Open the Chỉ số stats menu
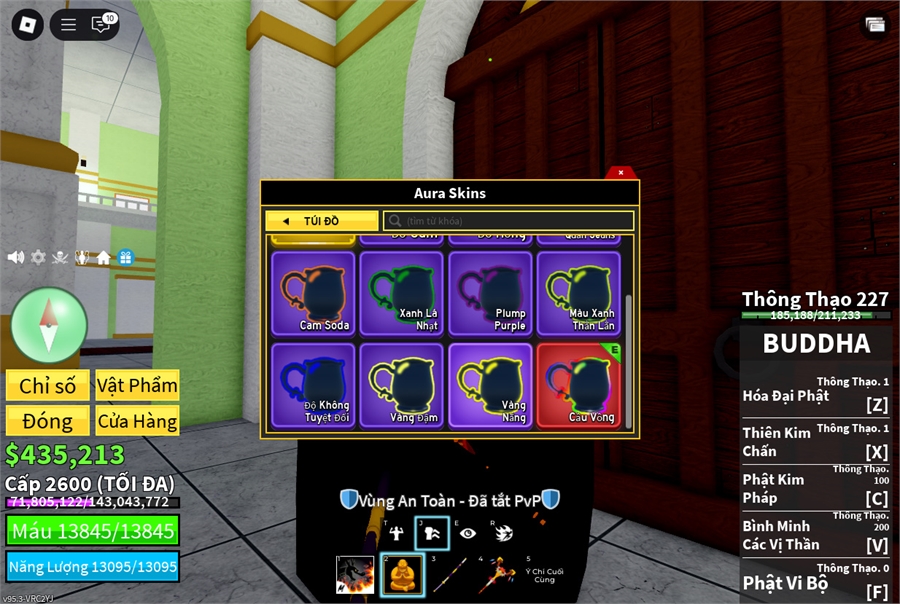 (x=47, y=386)
